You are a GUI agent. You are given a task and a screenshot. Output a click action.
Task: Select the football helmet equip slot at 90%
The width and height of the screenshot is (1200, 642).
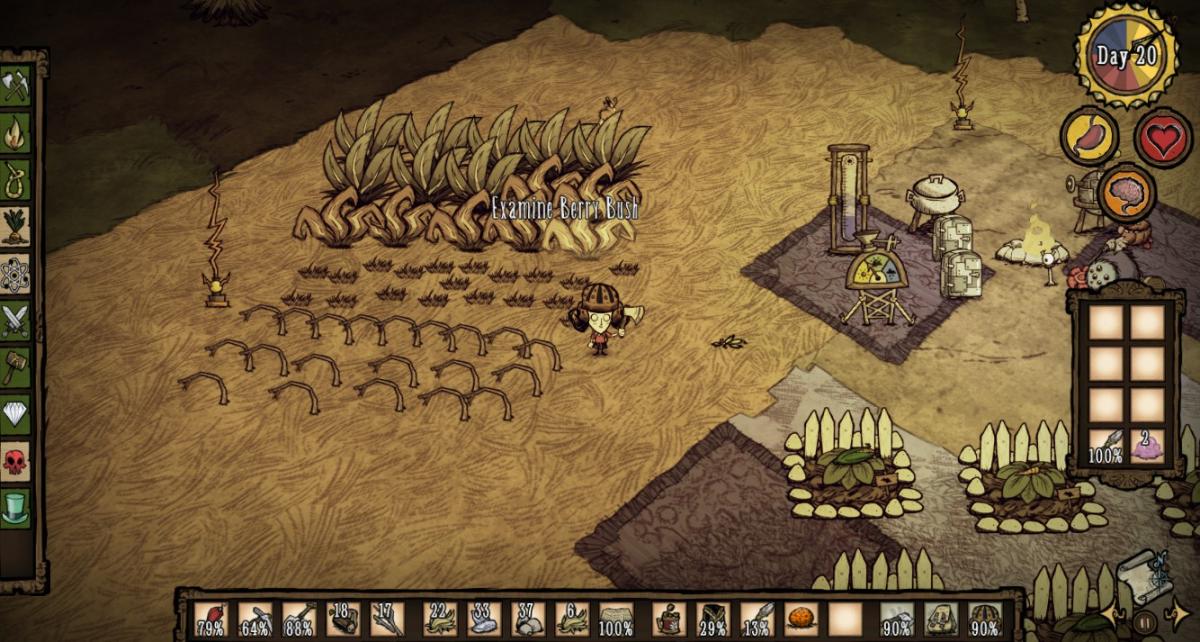point(984,618)
